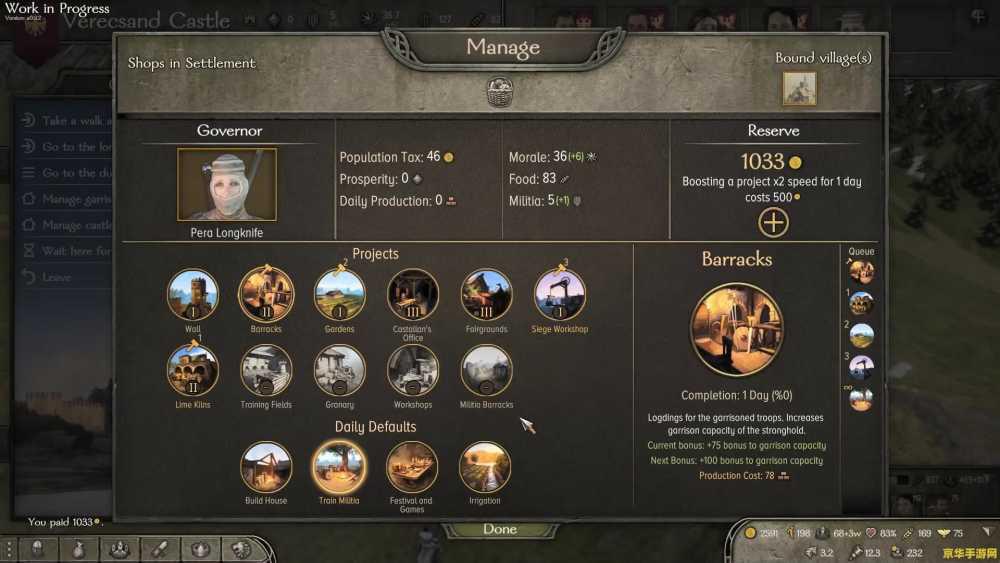1000x563 pixels.
Task: Choose the Barracks project icon in the Projects grid
Action: 266,295
